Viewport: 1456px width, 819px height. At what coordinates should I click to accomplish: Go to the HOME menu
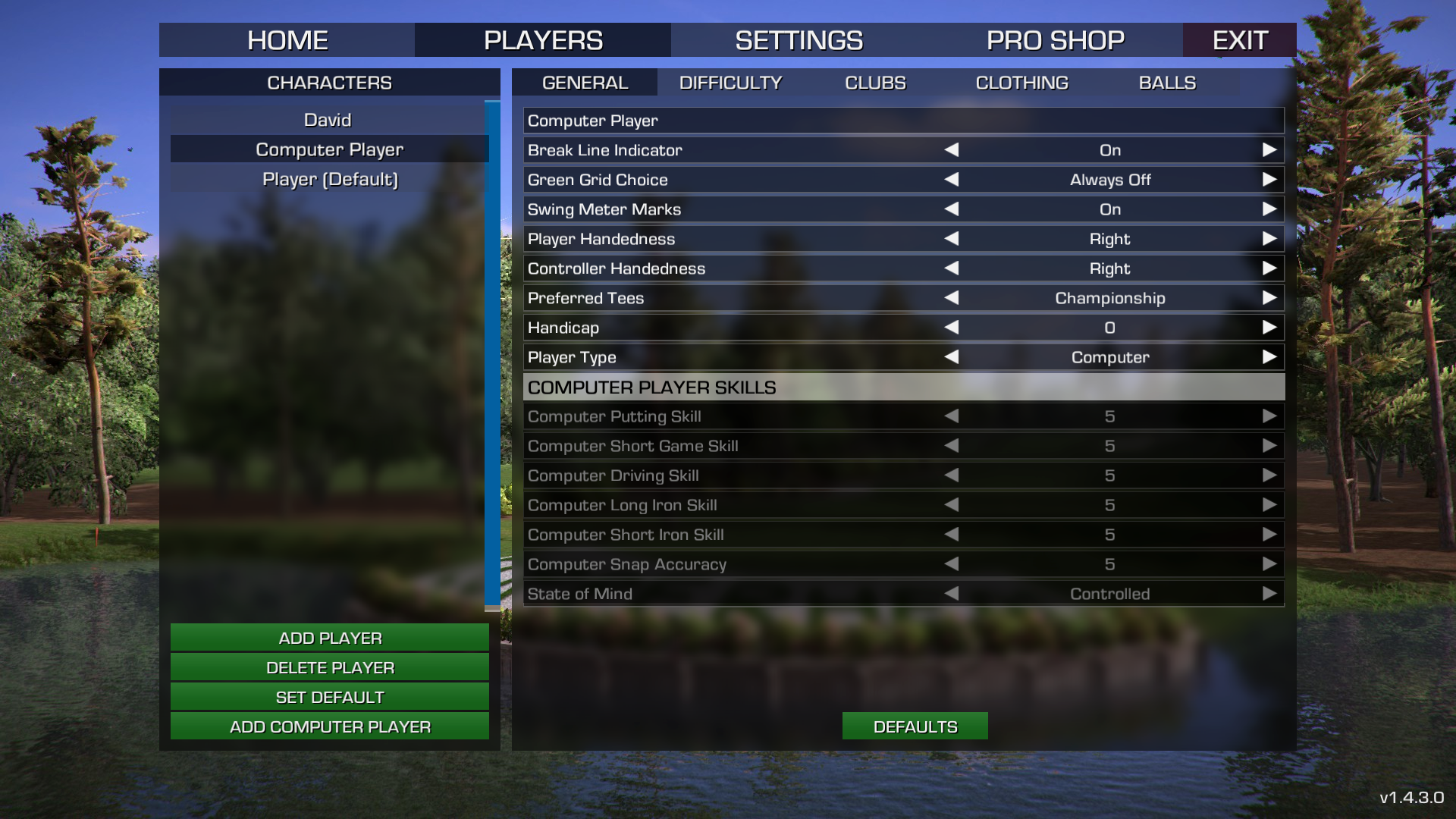click(x=287, y=40)
